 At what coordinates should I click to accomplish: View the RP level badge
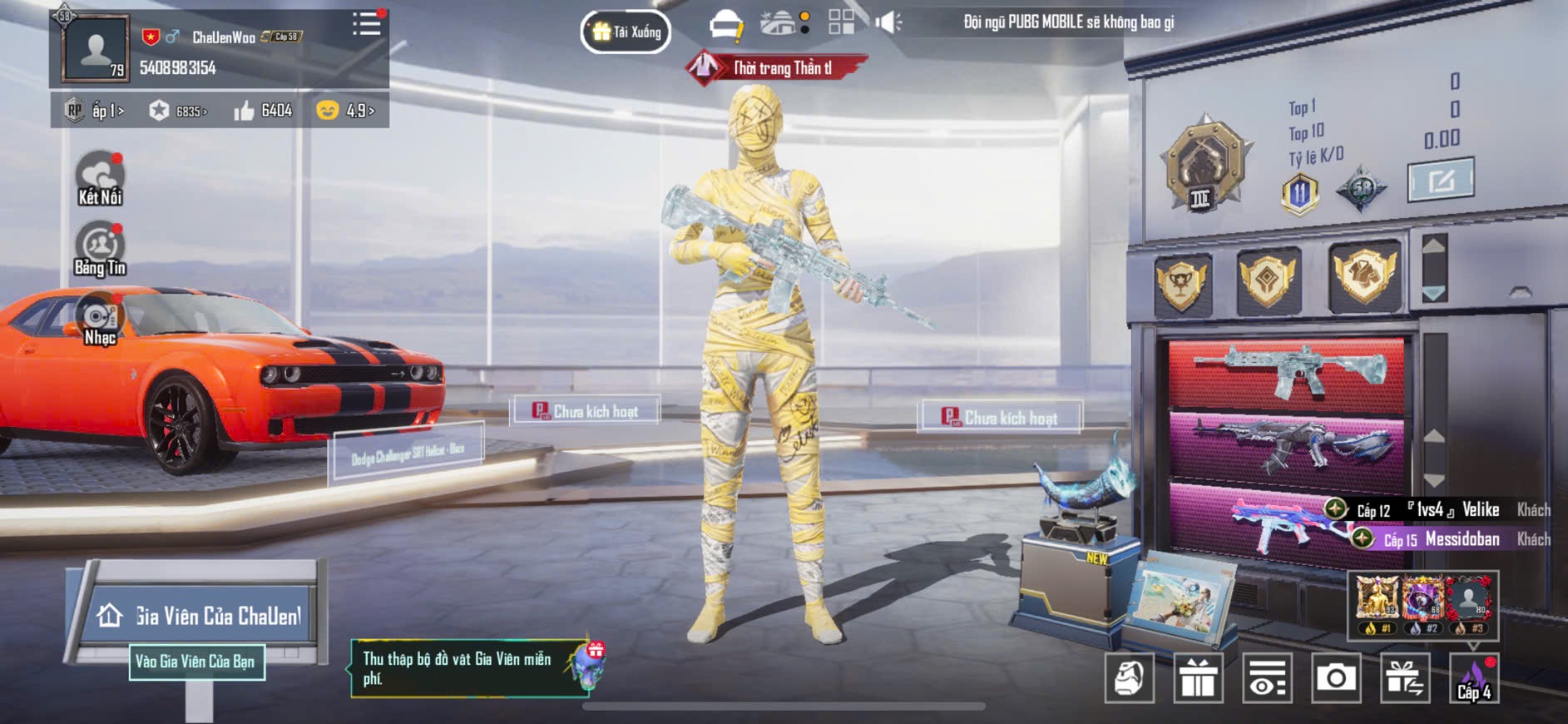(x=75, y=111)
